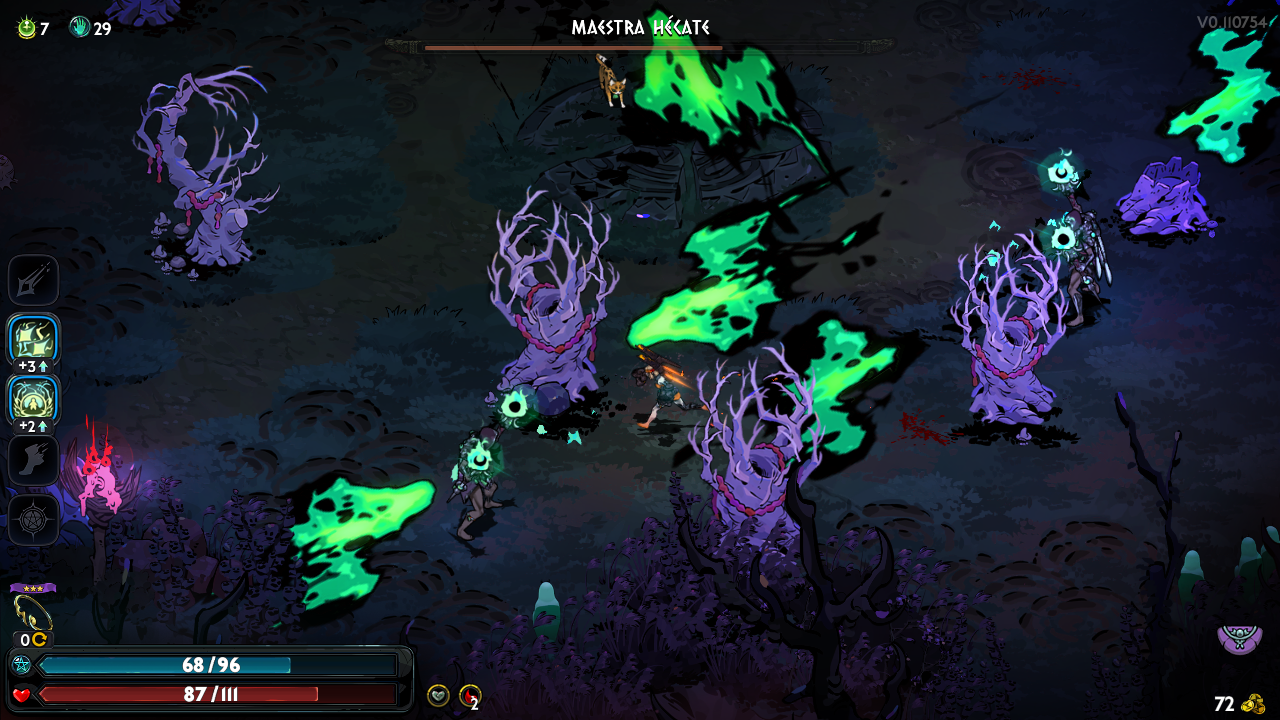Viewport: 1280px width, 720px height.
Task: Select the pentagram Magick boon slot
Action: click(34, 520)
